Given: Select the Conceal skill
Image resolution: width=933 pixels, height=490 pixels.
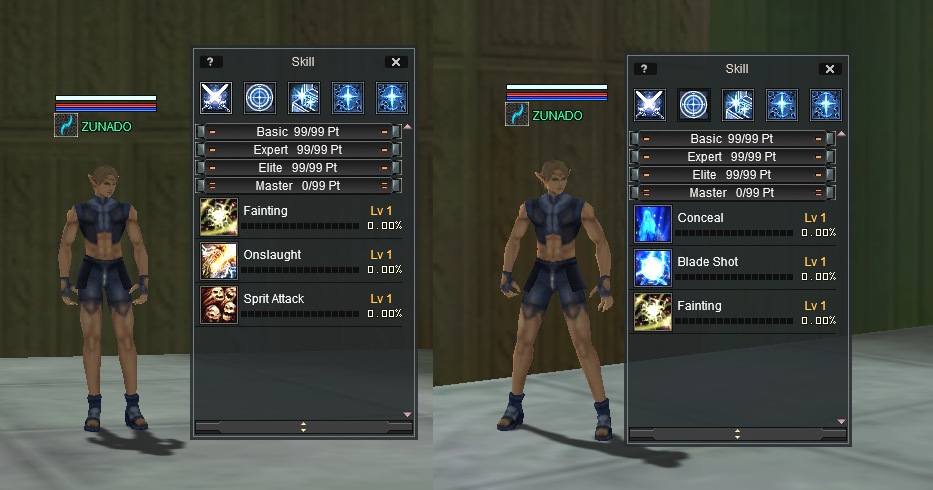Looking at the screenshot, I should pos(653,224).
